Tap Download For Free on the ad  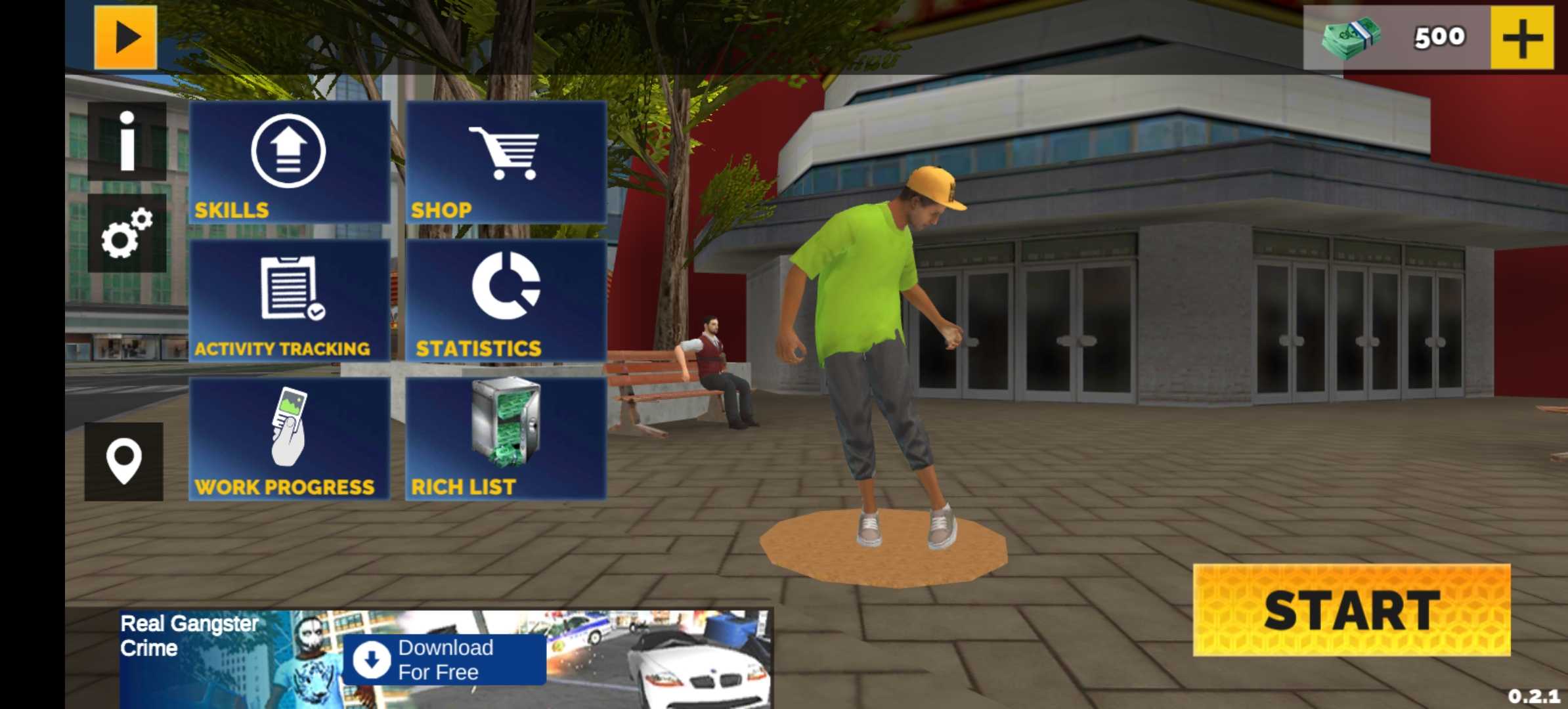pyautogui.click(x=445, y=660)
